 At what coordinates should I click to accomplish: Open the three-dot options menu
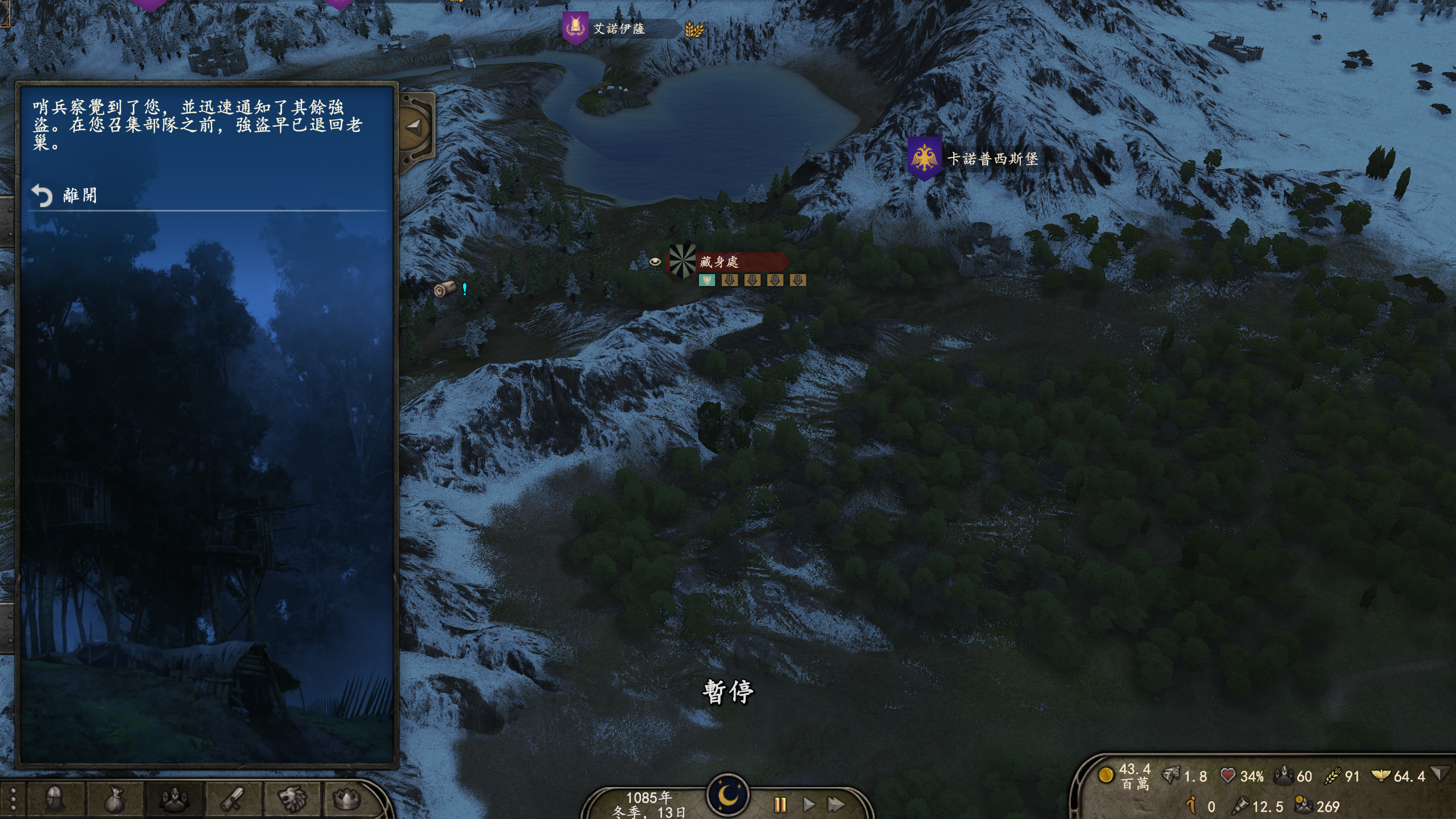pos(13,799)
